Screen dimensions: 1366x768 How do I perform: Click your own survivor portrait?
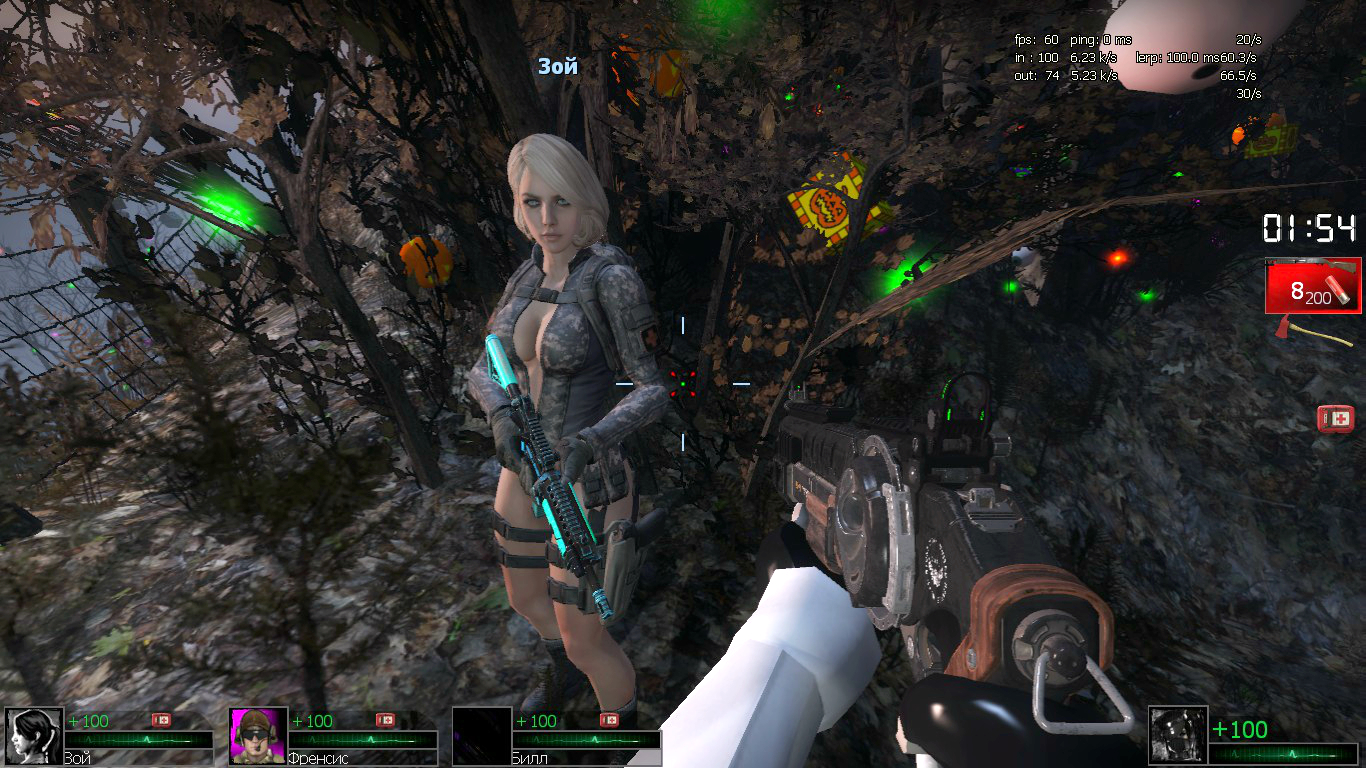[x=1177, y=736]
